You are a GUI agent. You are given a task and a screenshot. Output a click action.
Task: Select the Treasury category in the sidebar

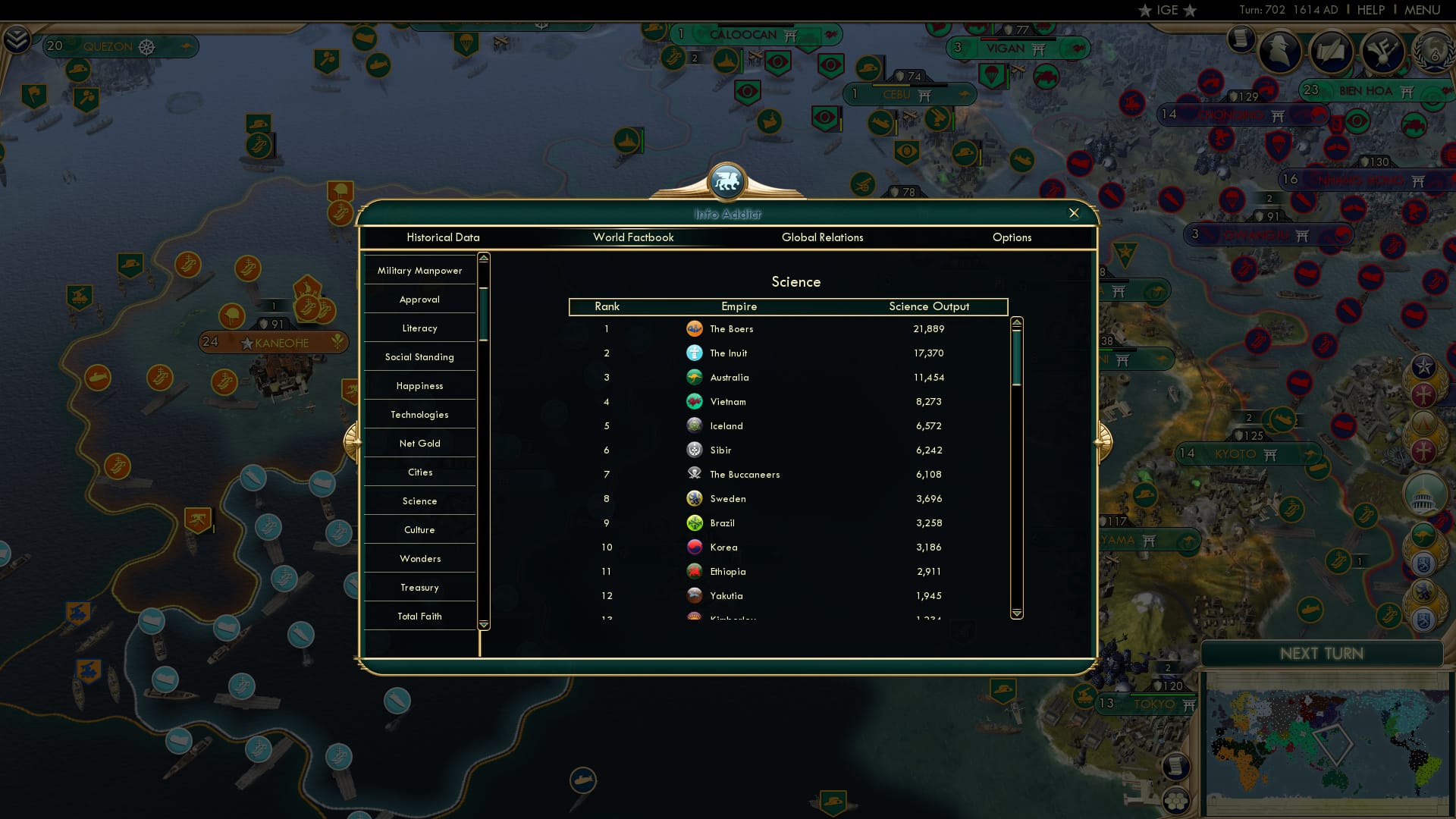419,587
